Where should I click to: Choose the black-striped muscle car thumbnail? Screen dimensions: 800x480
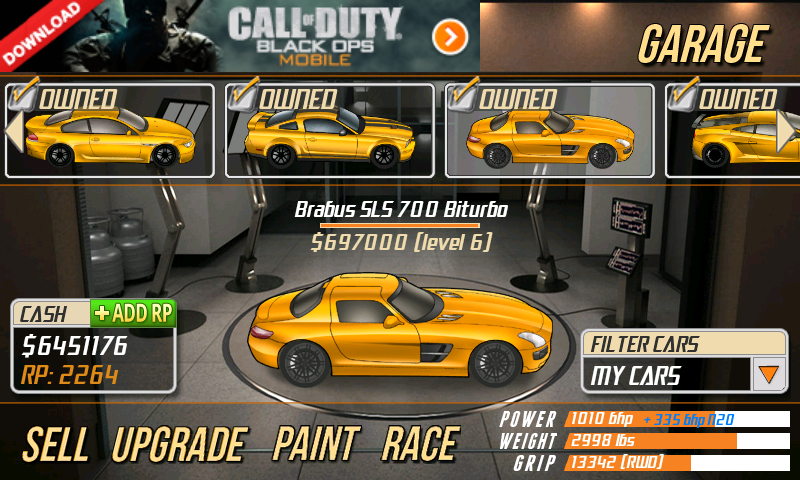click(x=330, y=131)
